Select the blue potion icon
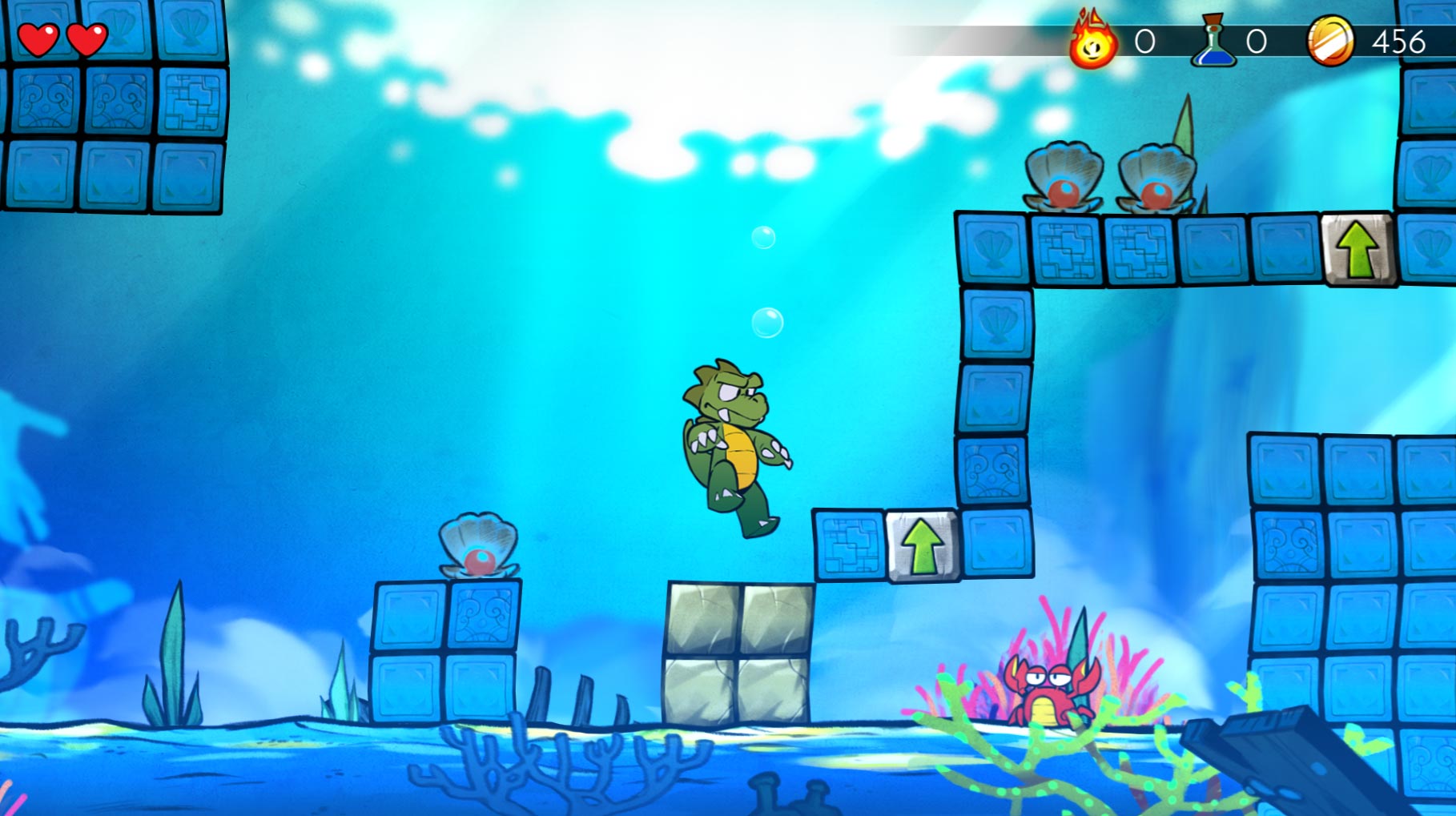The width and height of the screenshot is (1456, 816). [x=1214, y=42]
